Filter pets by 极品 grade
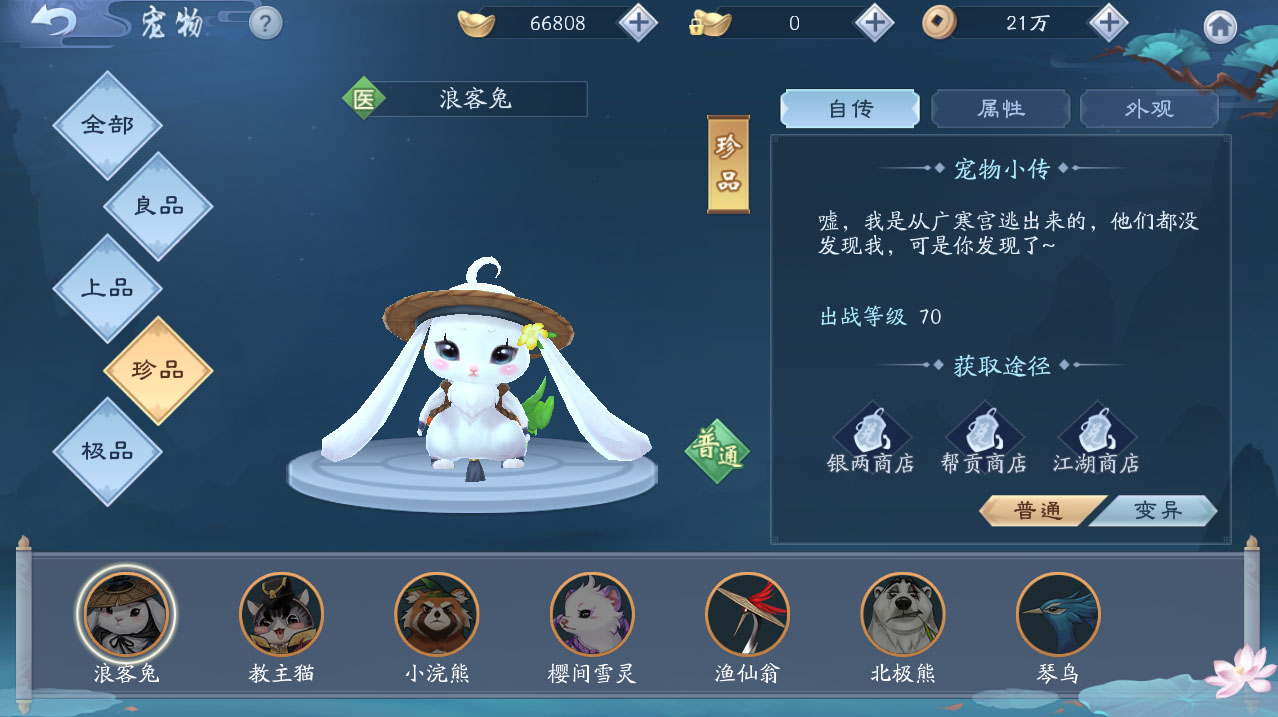 pos(107,451)
